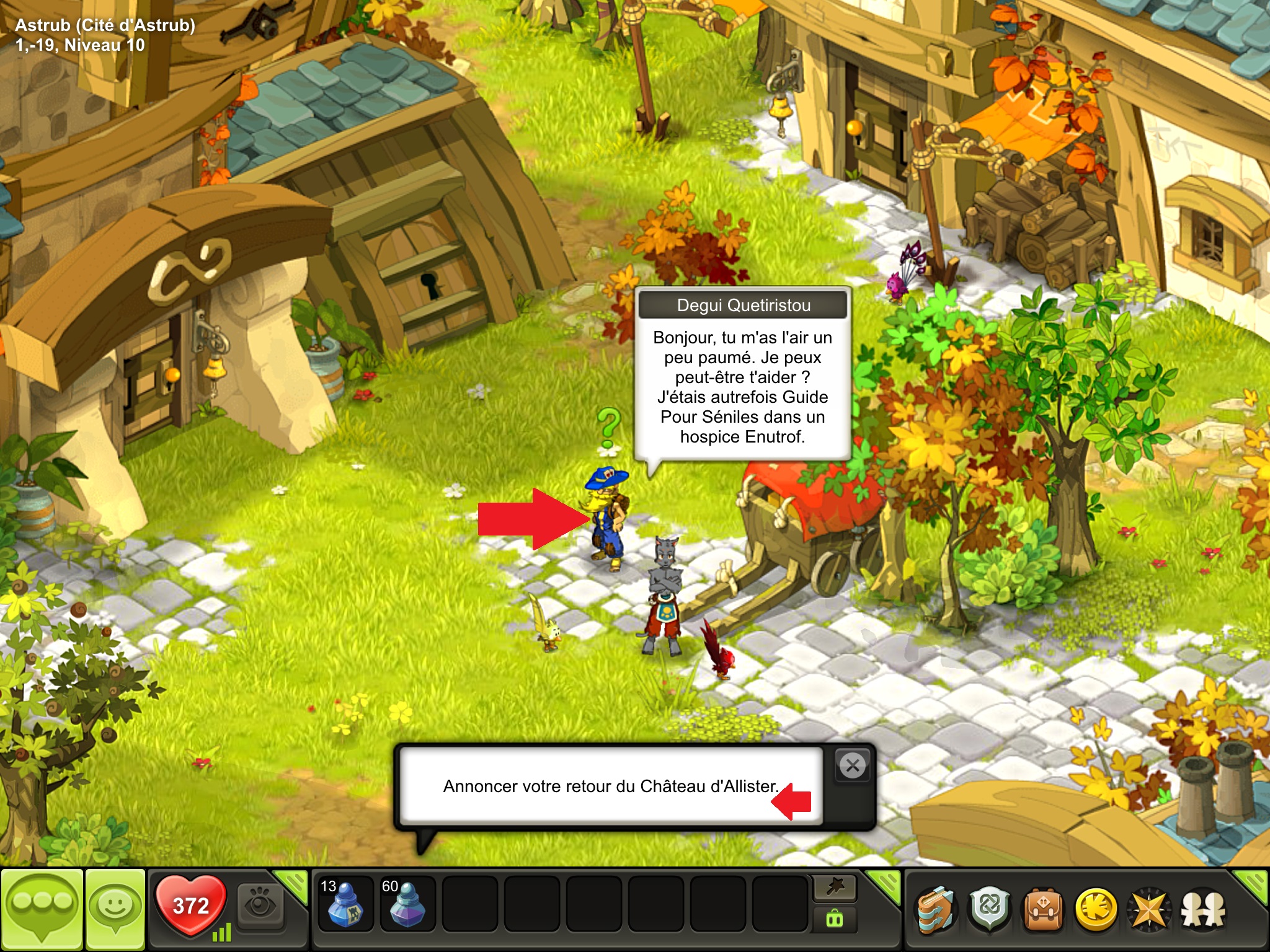Viewport: 1270px width, 952px height.
Task: Open the smiley emote menu
Action: (x=115, y=909)
